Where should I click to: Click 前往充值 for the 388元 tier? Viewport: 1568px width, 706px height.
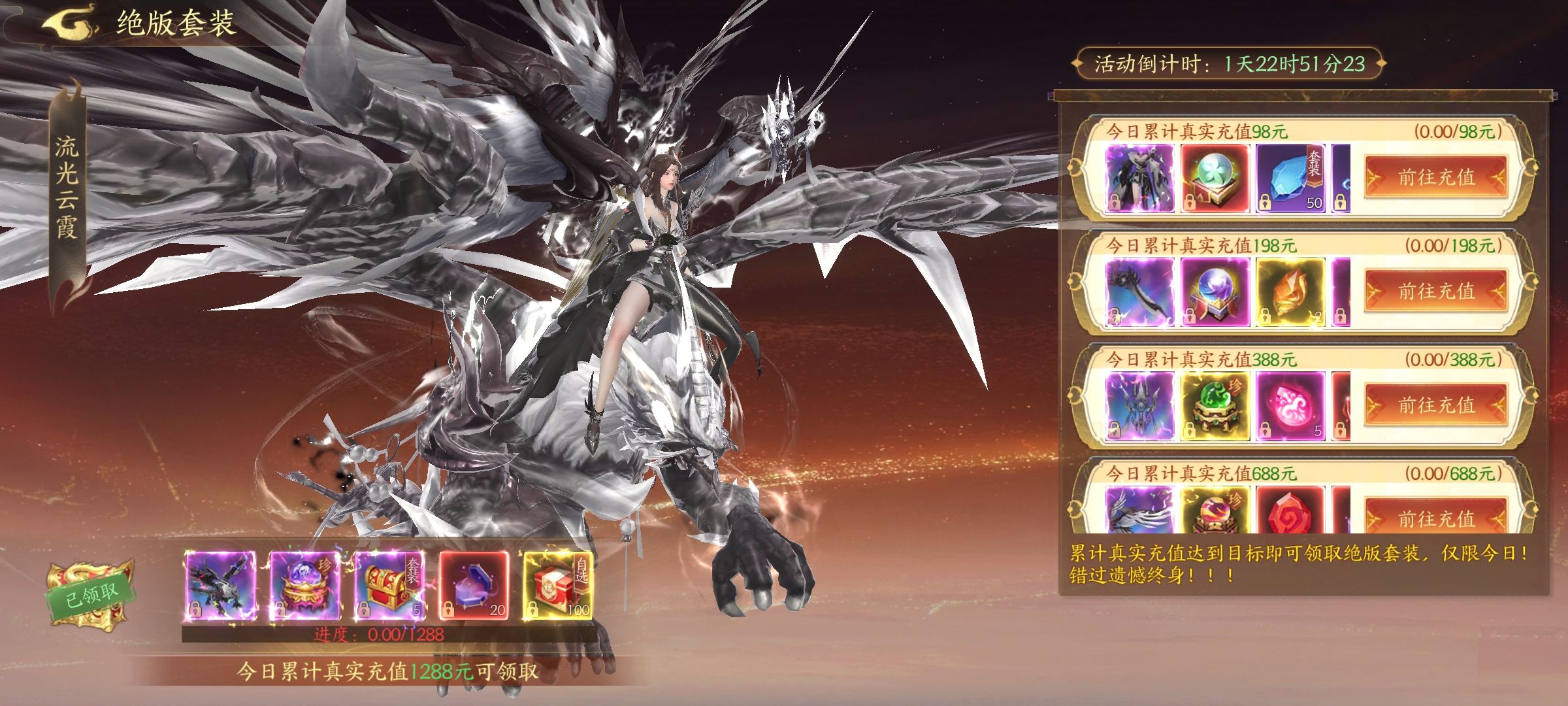(x=1435, y=405)
